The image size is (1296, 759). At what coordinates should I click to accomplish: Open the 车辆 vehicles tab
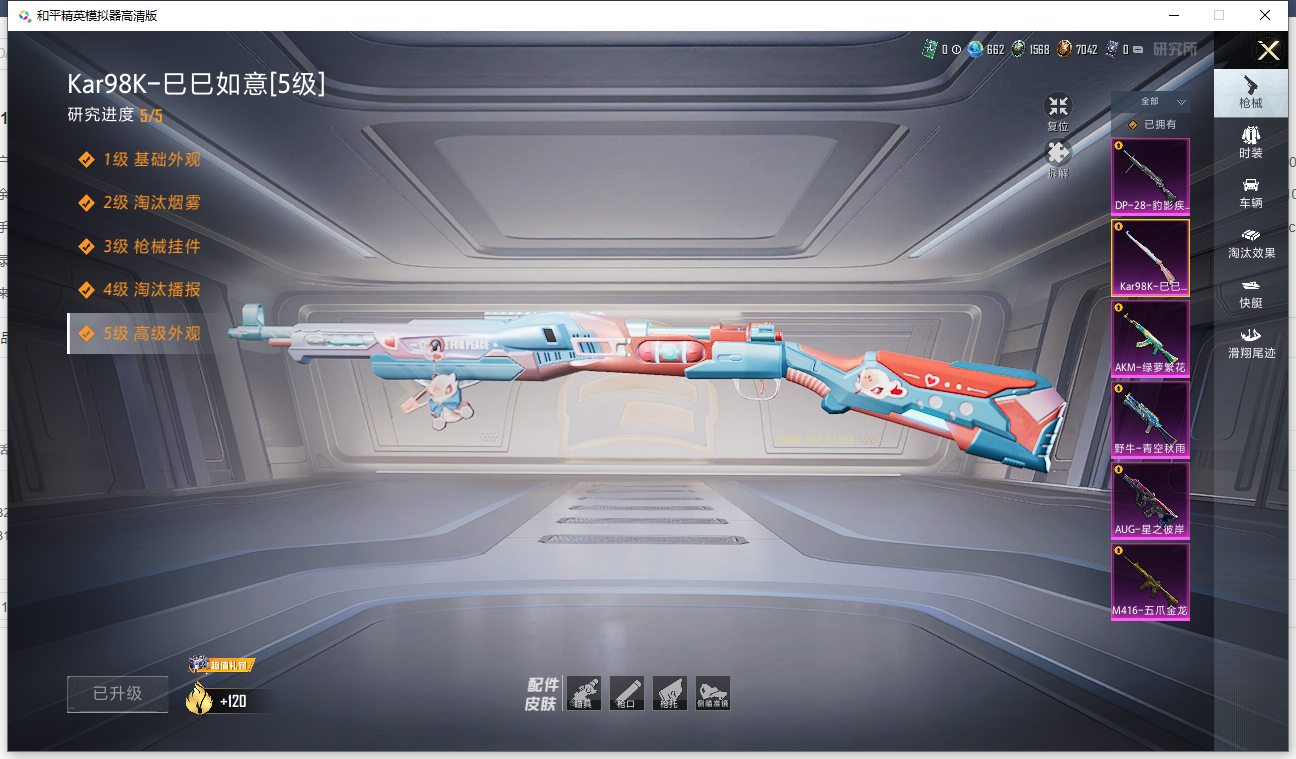click(1250, 193)
